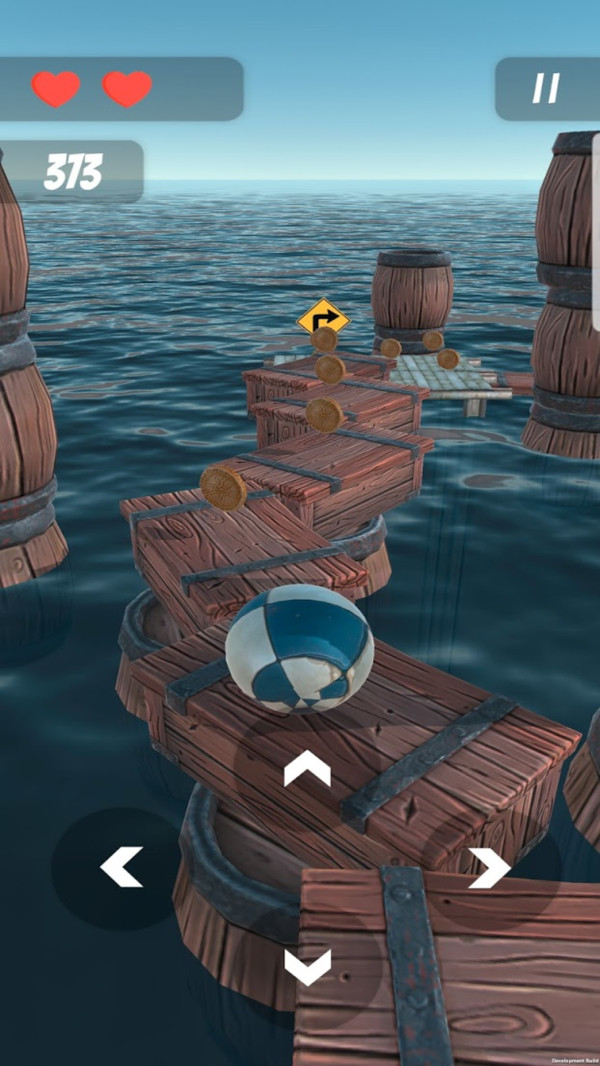Tap the up arrow control

click(x=307, y=769)
